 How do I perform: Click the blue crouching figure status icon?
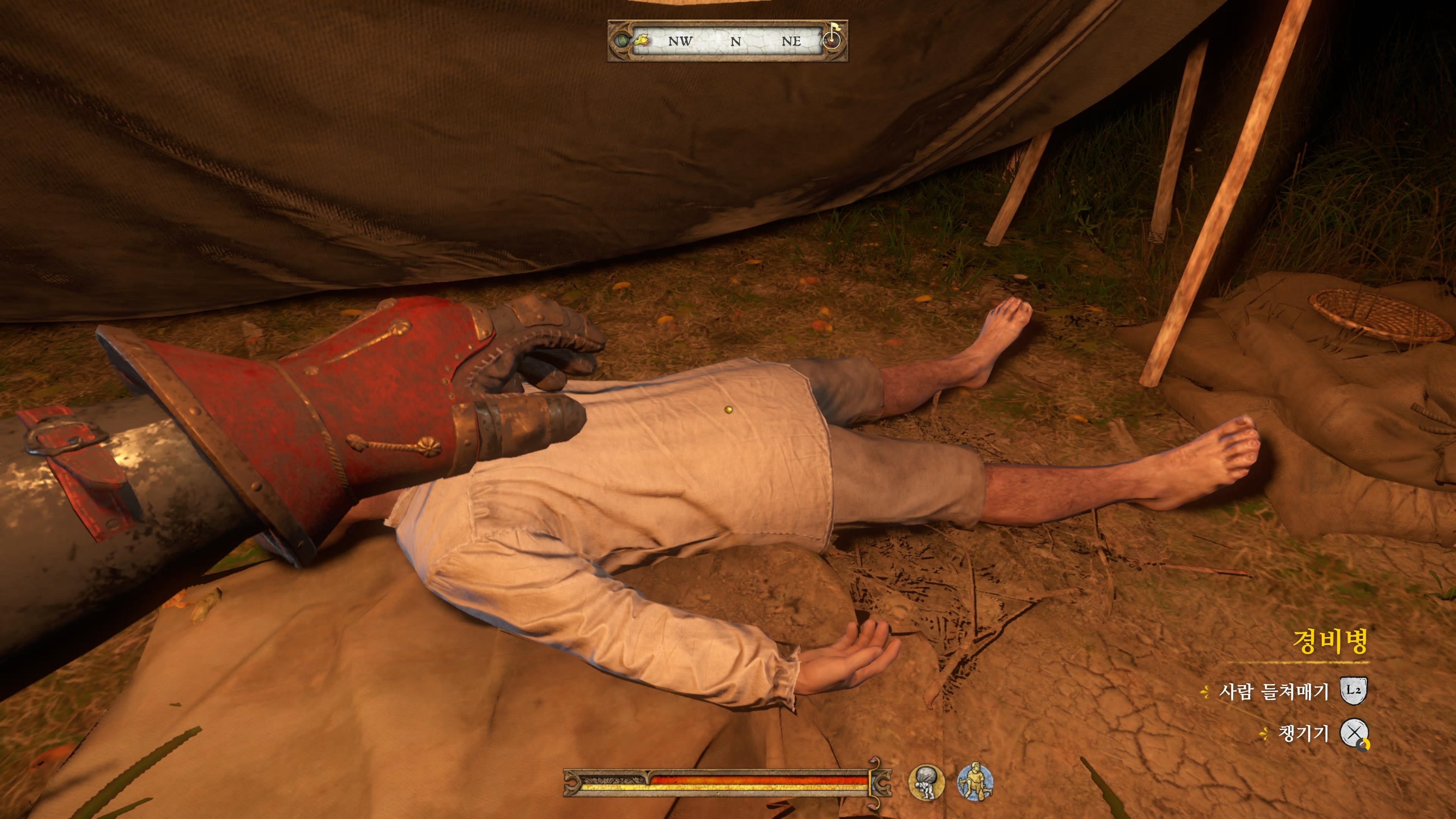point(975,782)
